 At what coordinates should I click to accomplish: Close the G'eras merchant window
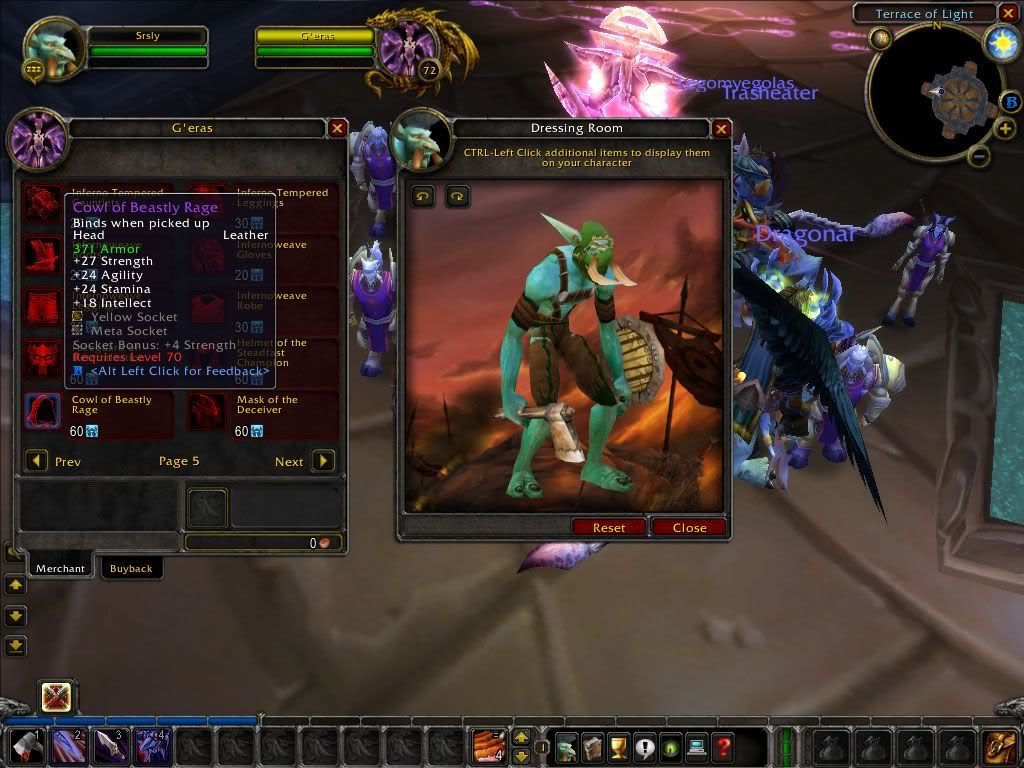click(x=338, y=129)
